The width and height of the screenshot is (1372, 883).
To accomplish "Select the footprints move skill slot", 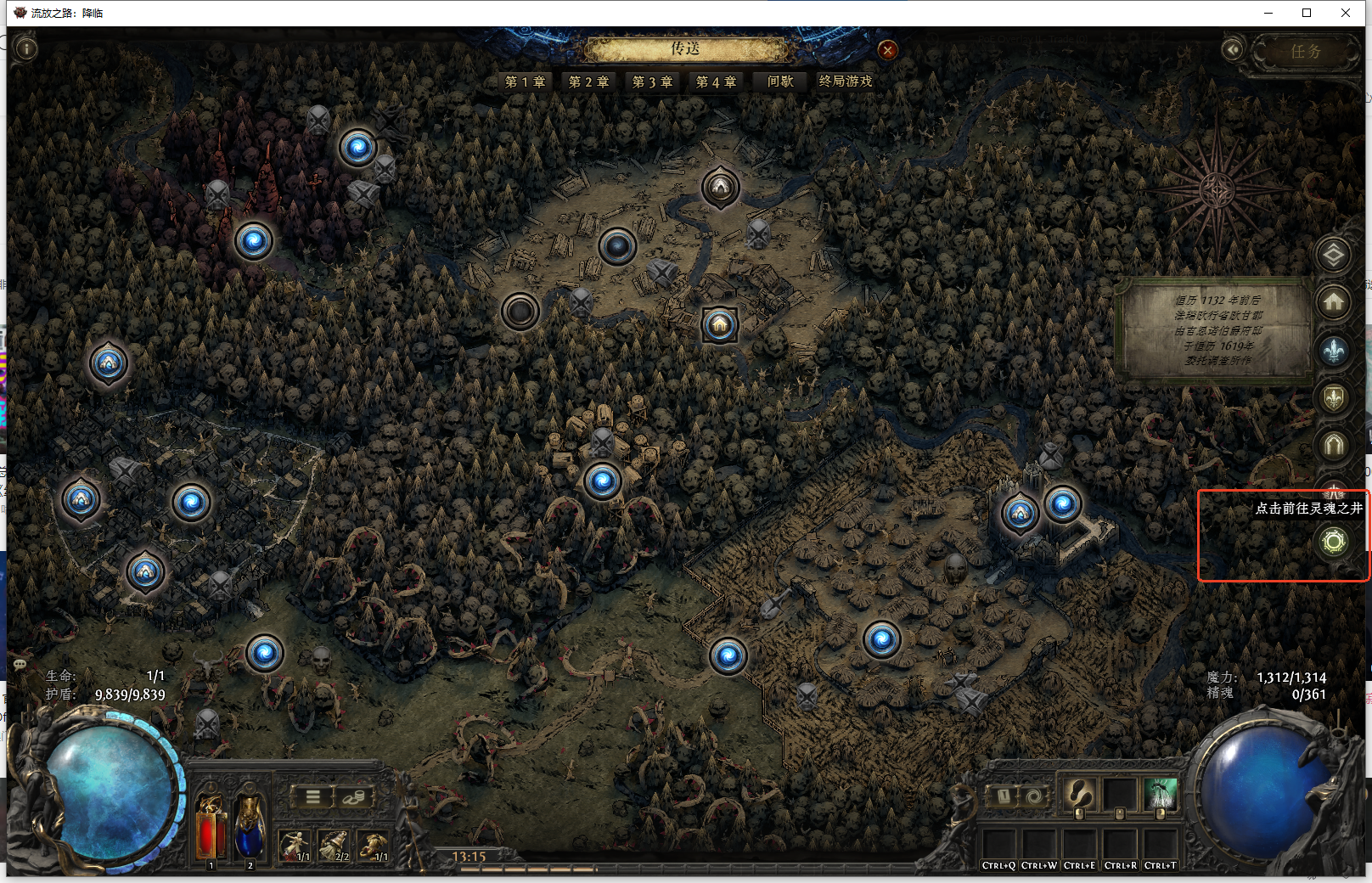I will coord(1079,796).
